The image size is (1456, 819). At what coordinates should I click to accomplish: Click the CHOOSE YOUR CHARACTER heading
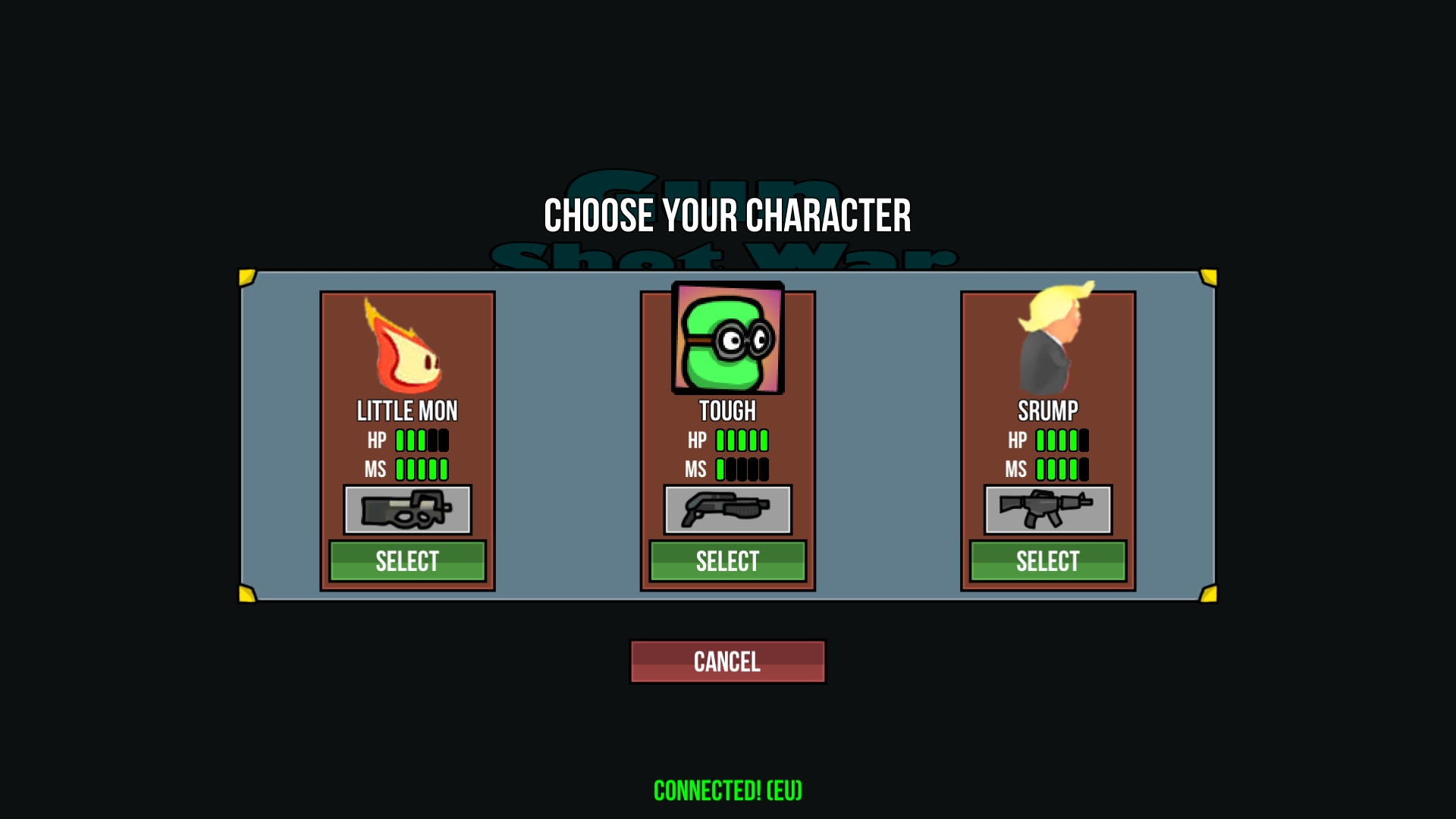point(727,215)
